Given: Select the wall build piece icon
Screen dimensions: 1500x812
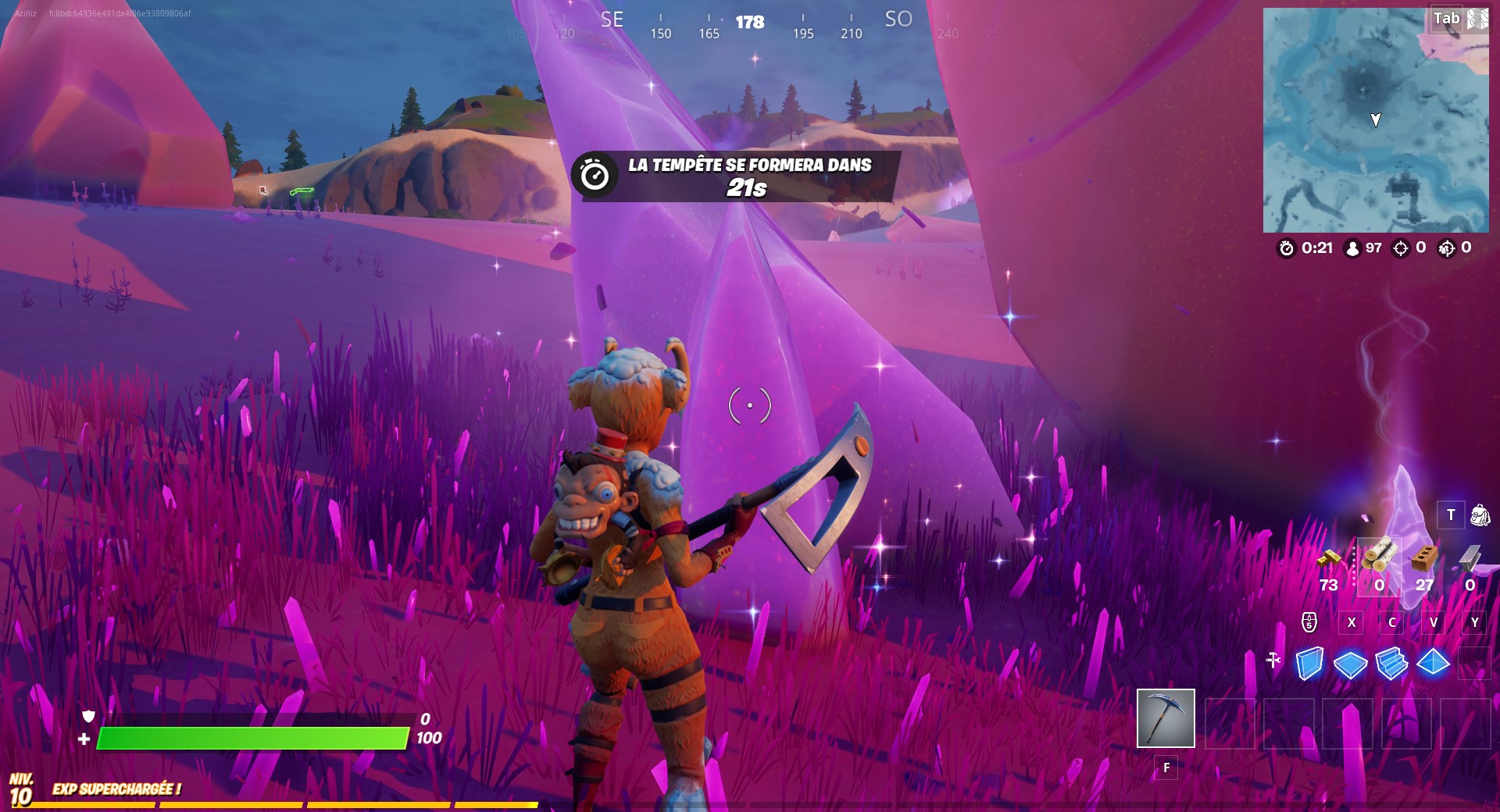Looking at the screenshot, I should tap(1310, 662).
